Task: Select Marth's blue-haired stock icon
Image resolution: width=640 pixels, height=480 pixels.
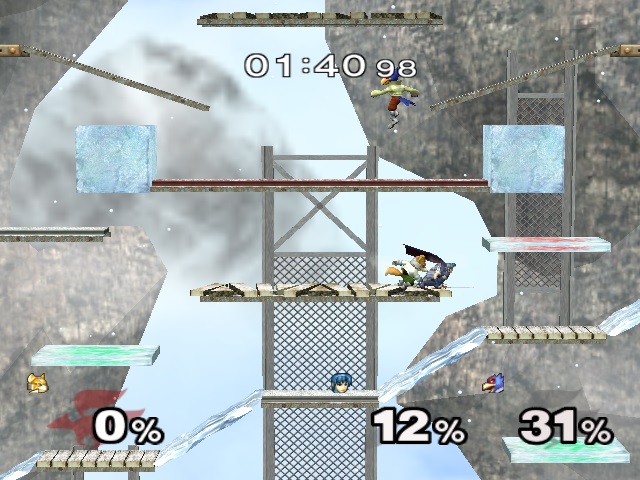Action: pos(338,381)
